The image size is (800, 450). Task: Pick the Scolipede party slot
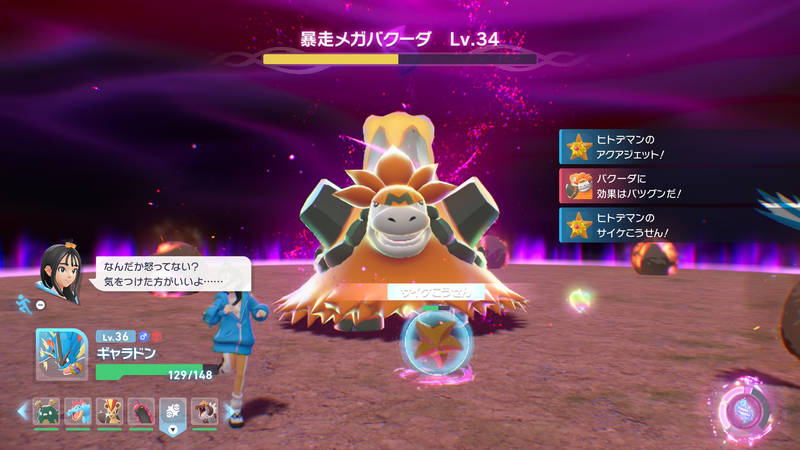(141, 411)
